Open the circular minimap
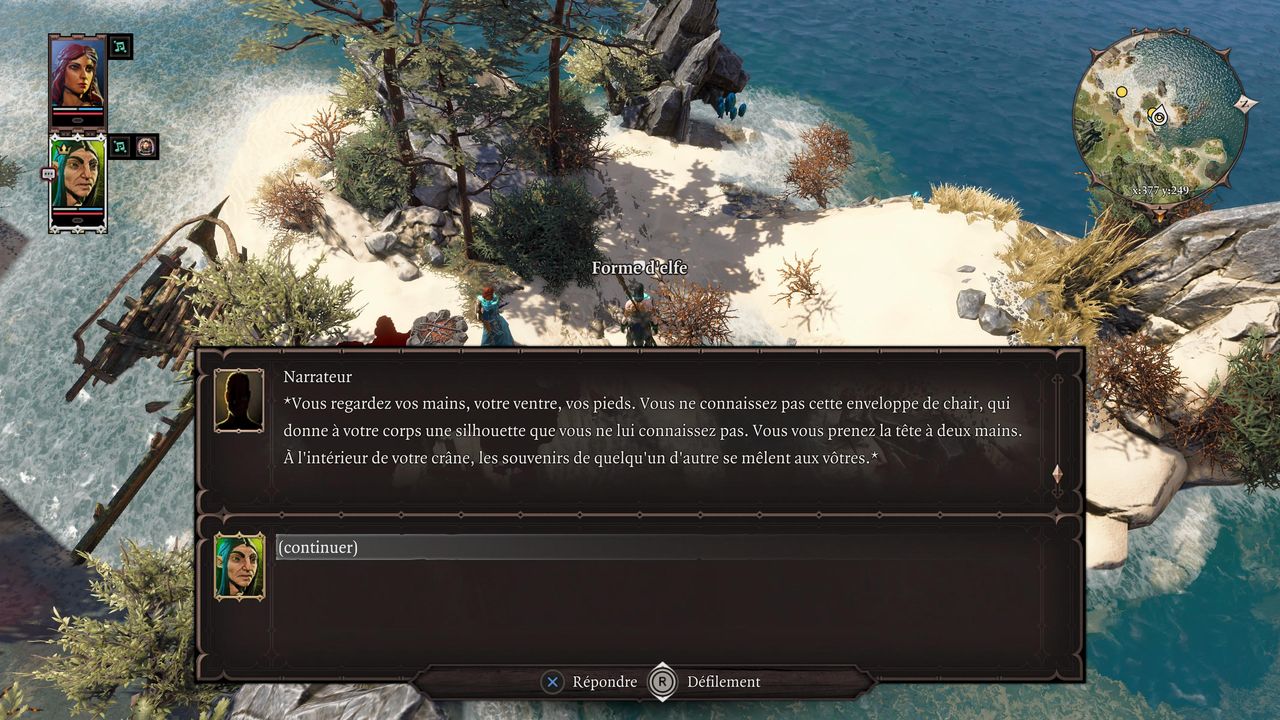Image resolution: width=1280 pixels, height=720 pixels. pyautogui.click(x=1160, y=118)
